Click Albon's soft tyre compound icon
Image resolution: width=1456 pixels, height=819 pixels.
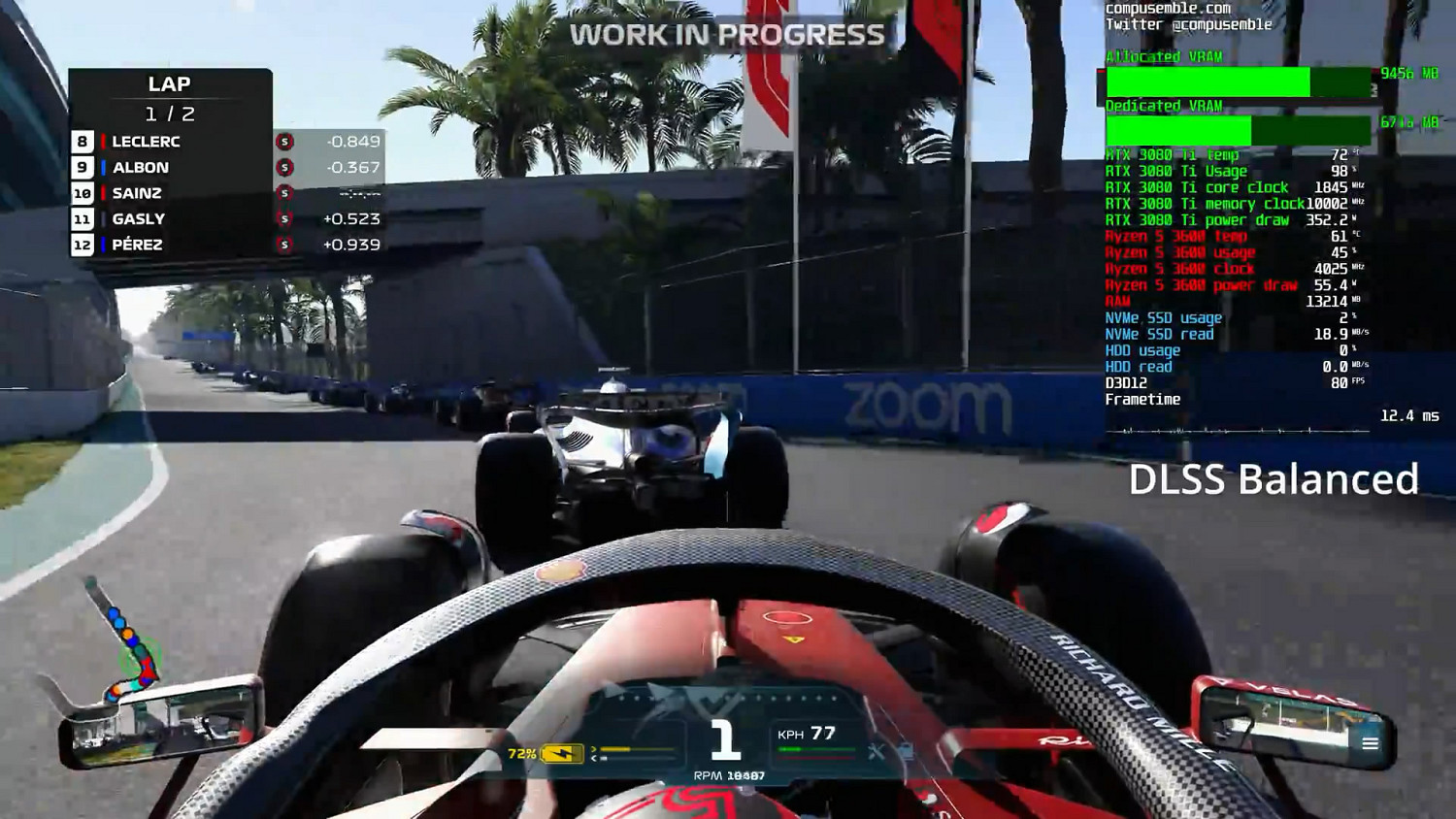282,167
